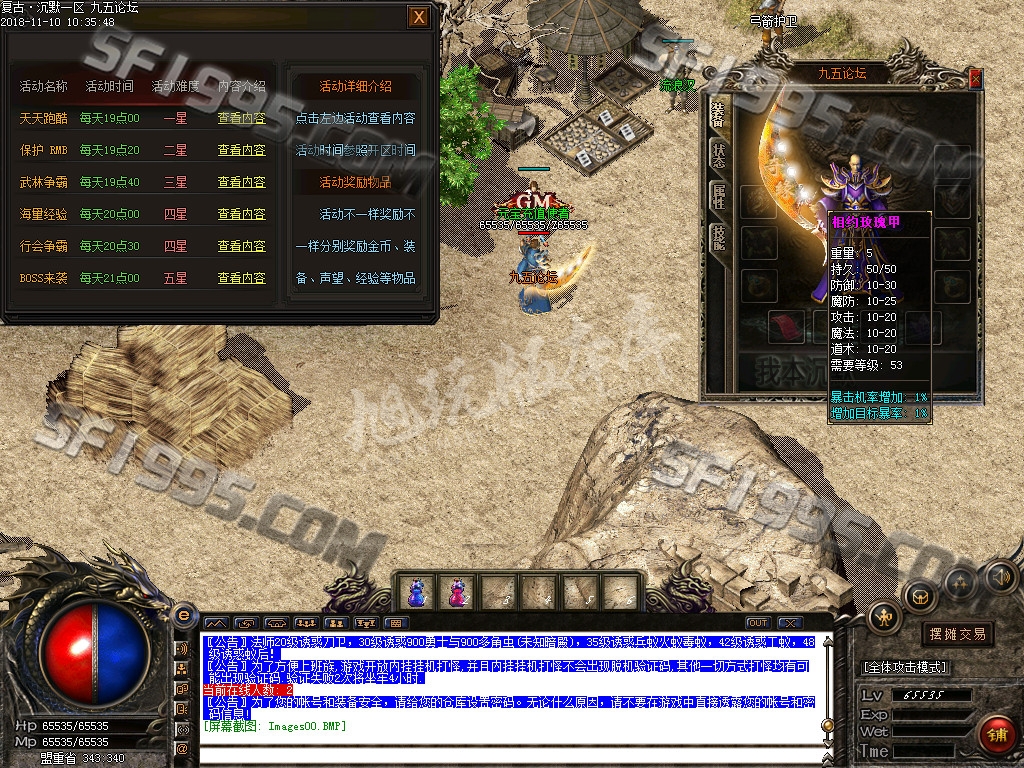View content for BOSS来袭 activity

click(242, 278)
